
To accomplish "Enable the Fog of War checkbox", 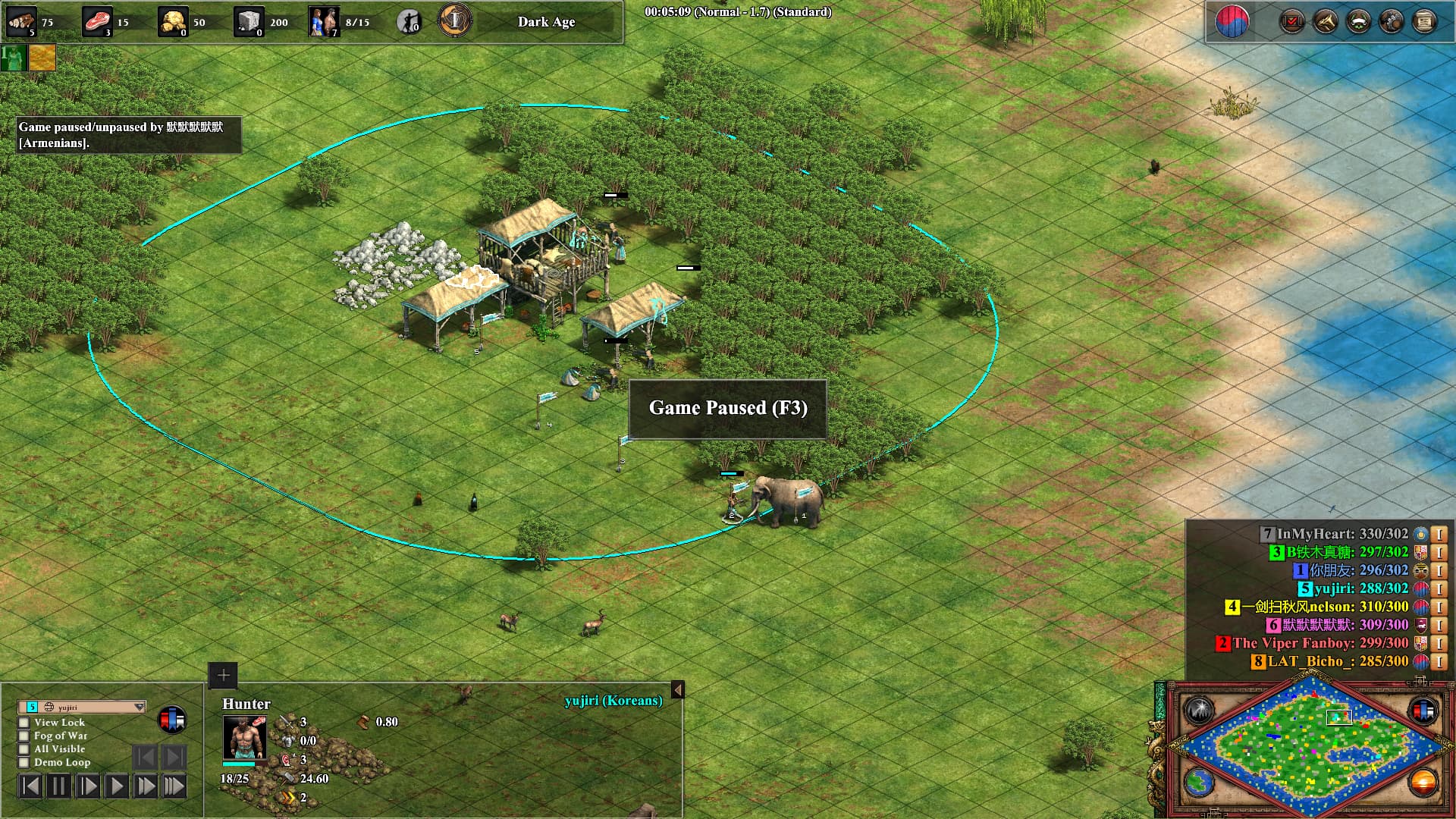I will tap(24, 736).
